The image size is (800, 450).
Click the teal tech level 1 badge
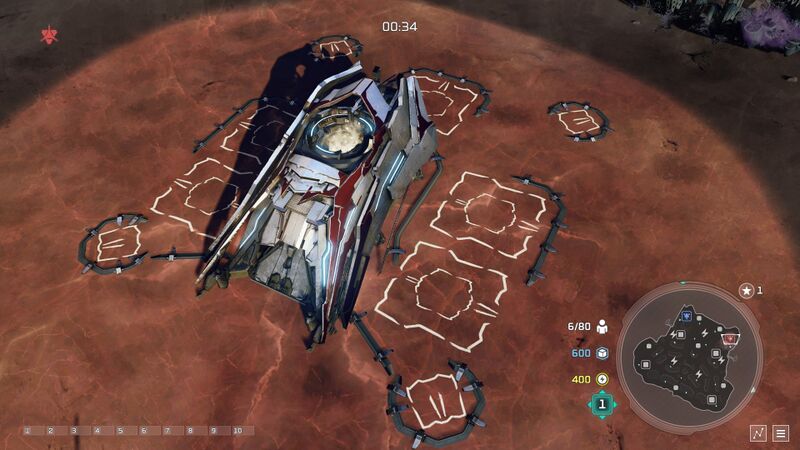pos(602,404)
